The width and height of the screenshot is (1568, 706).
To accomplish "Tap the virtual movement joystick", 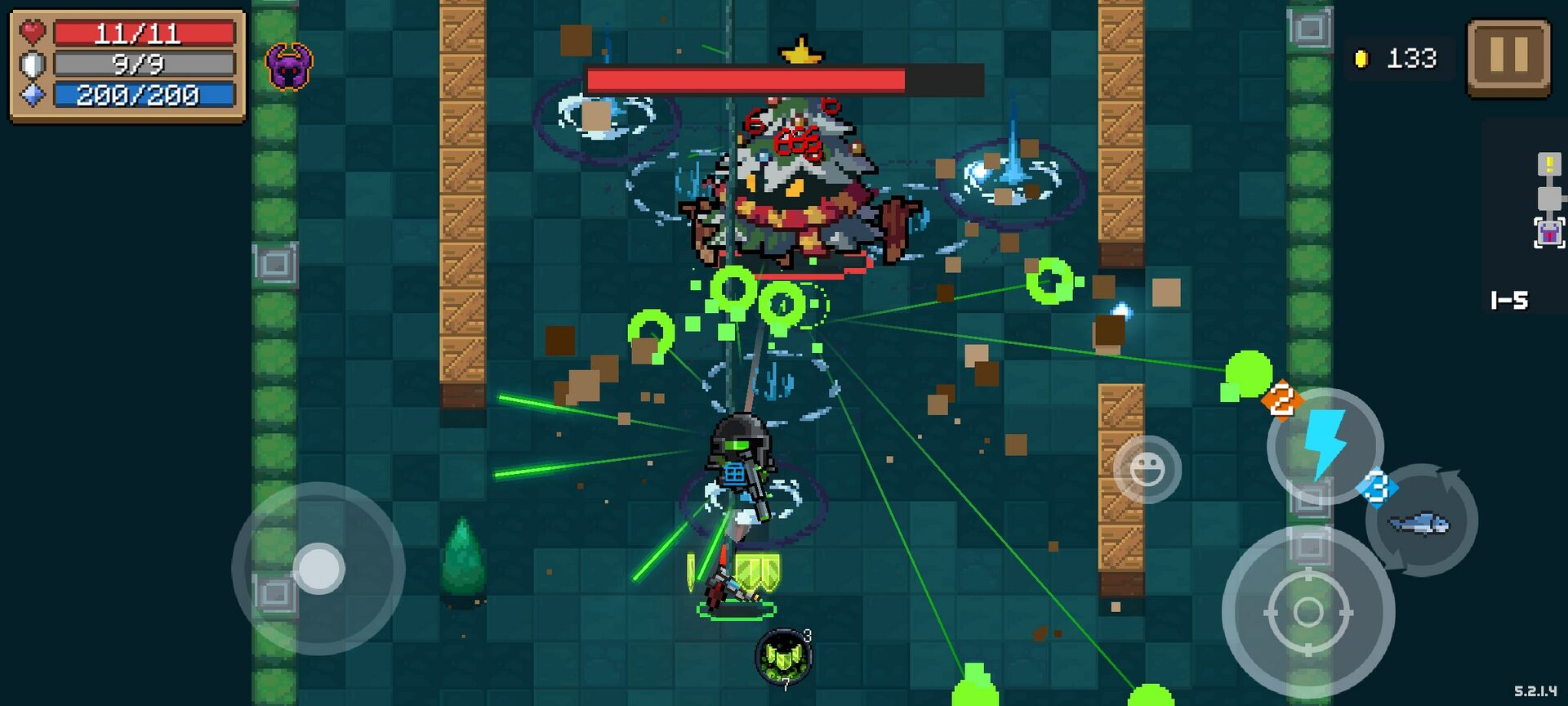I will pos(318,568).
